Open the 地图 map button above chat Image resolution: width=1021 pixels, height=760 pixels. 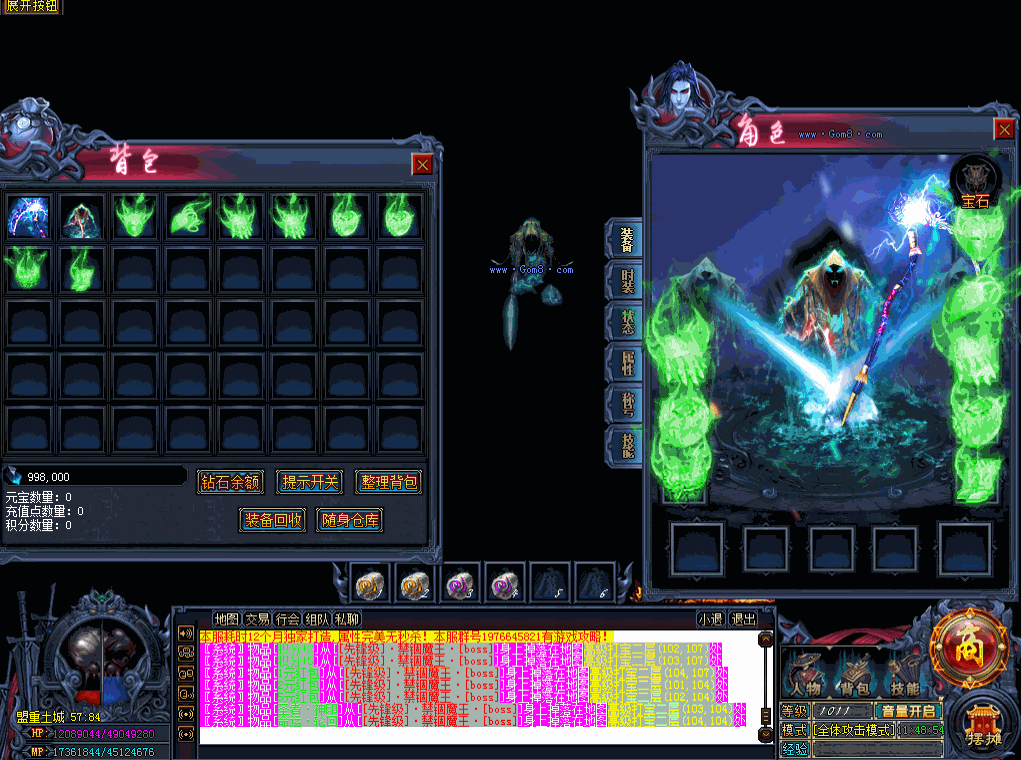(227, 619)
